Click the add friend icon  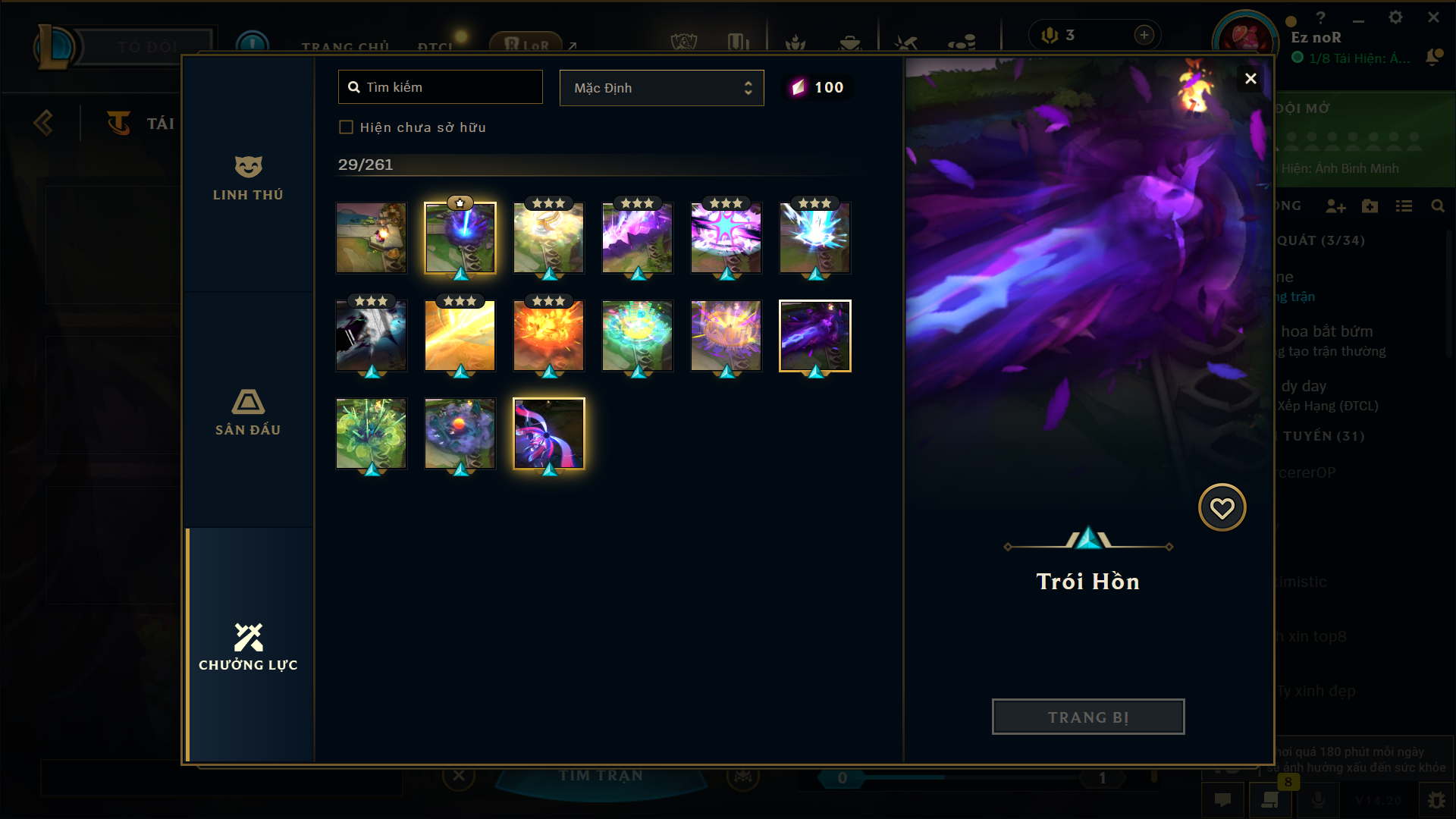1336,206
